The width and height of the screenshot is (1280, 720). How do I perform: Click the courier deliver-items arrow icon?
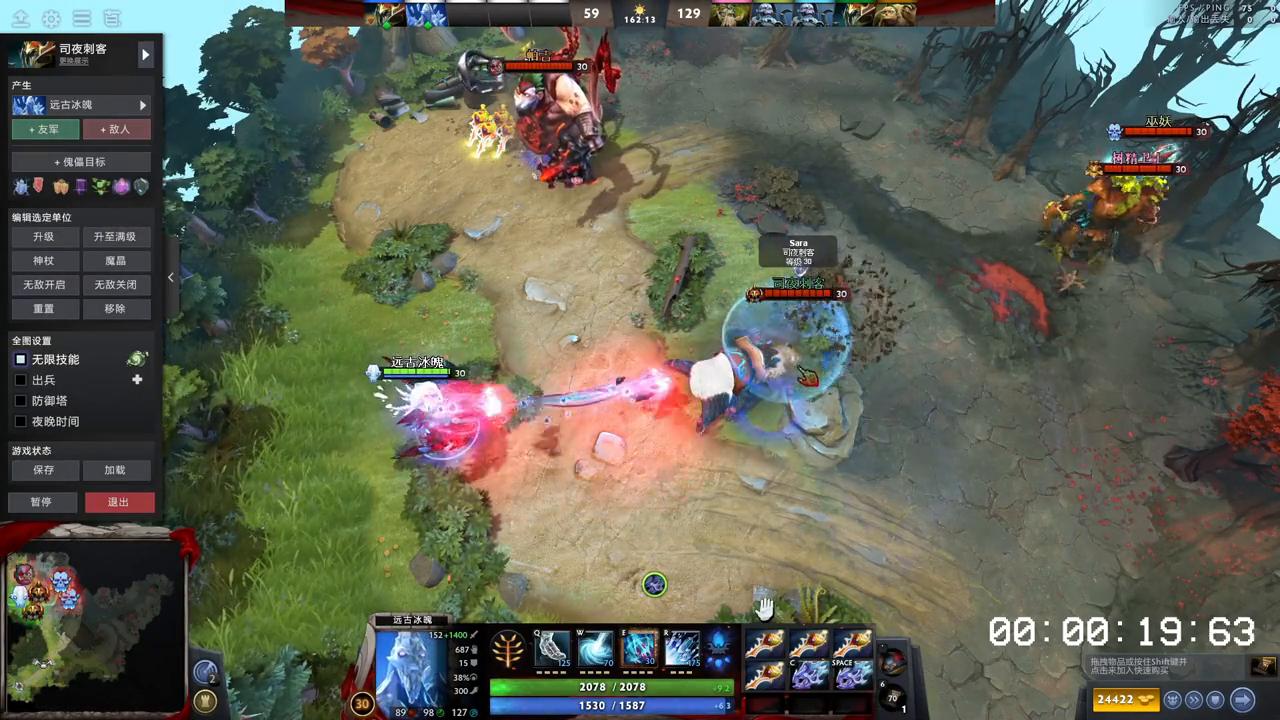(1242, 699)
